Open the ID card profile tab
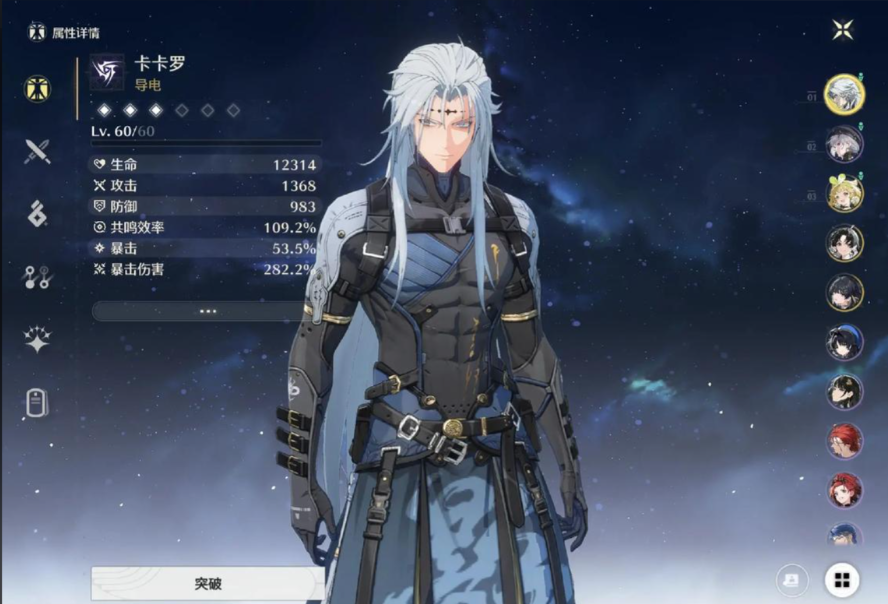The height and width of the screenshot is (604, 888). tap(38, 404)
